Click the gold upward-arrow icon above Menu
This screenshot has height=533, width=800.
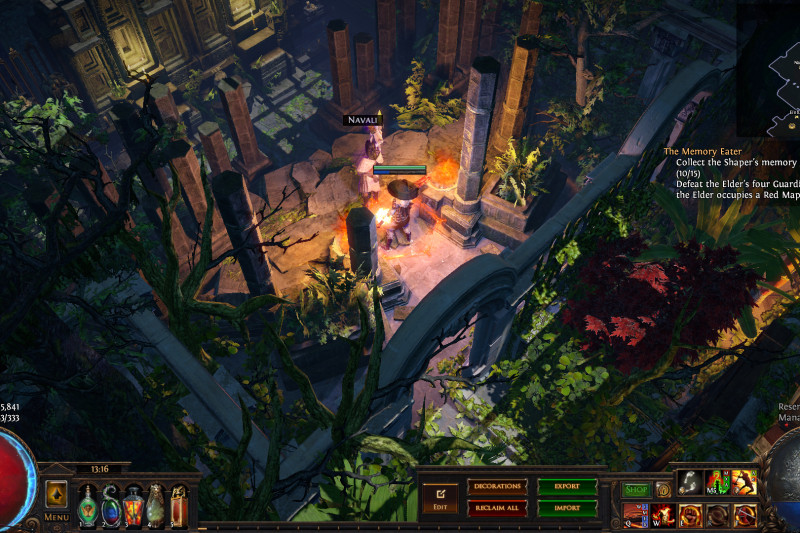coord(56,494)
